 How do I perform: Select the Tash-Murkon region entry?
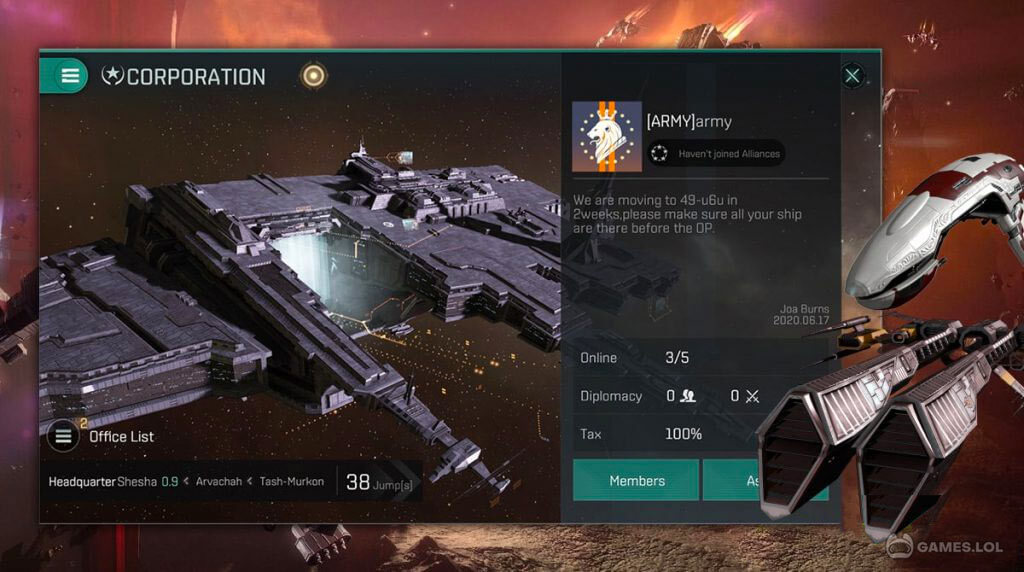(292, 482)
